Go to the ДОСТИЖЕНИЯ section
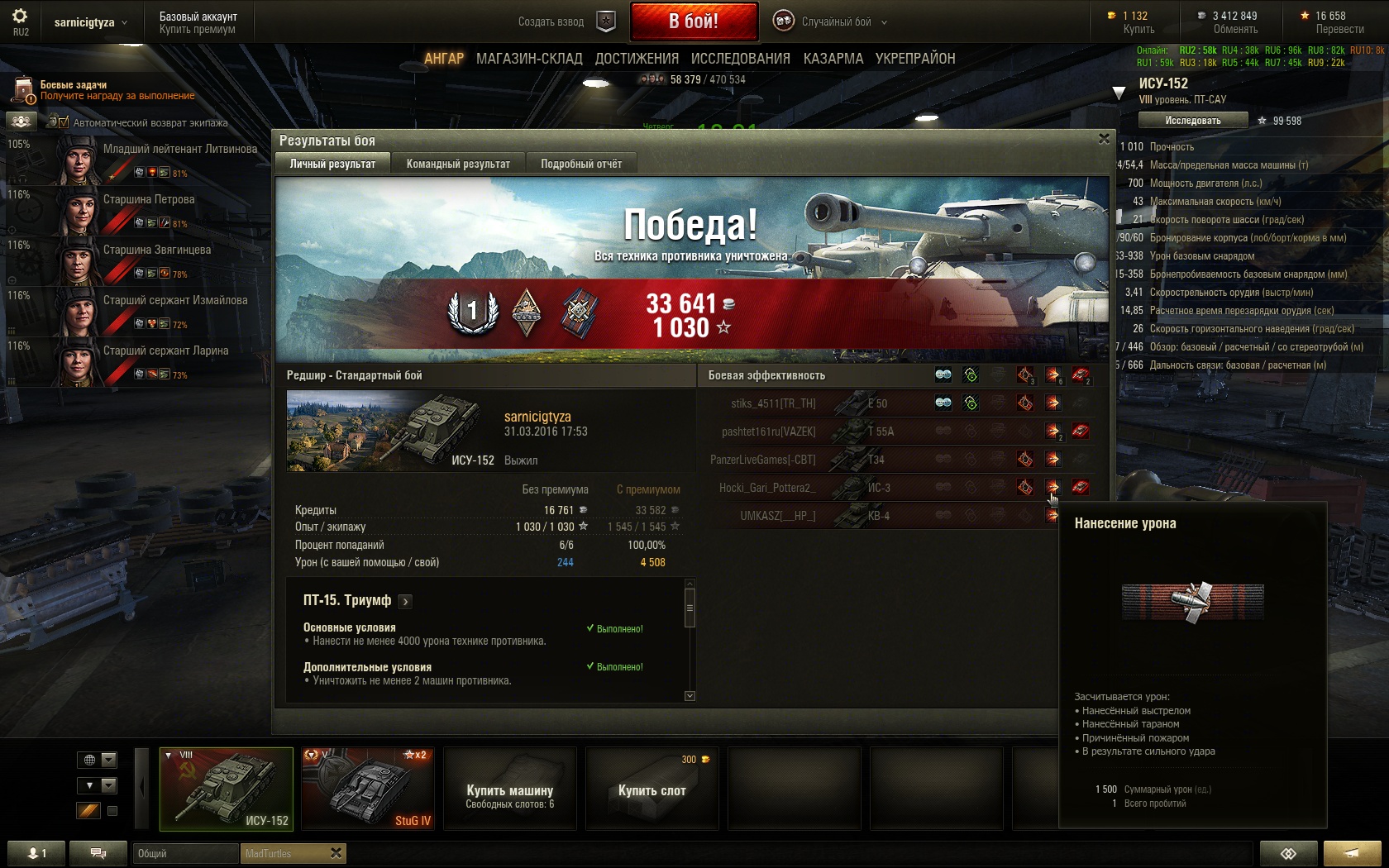 tap(637, 59)
